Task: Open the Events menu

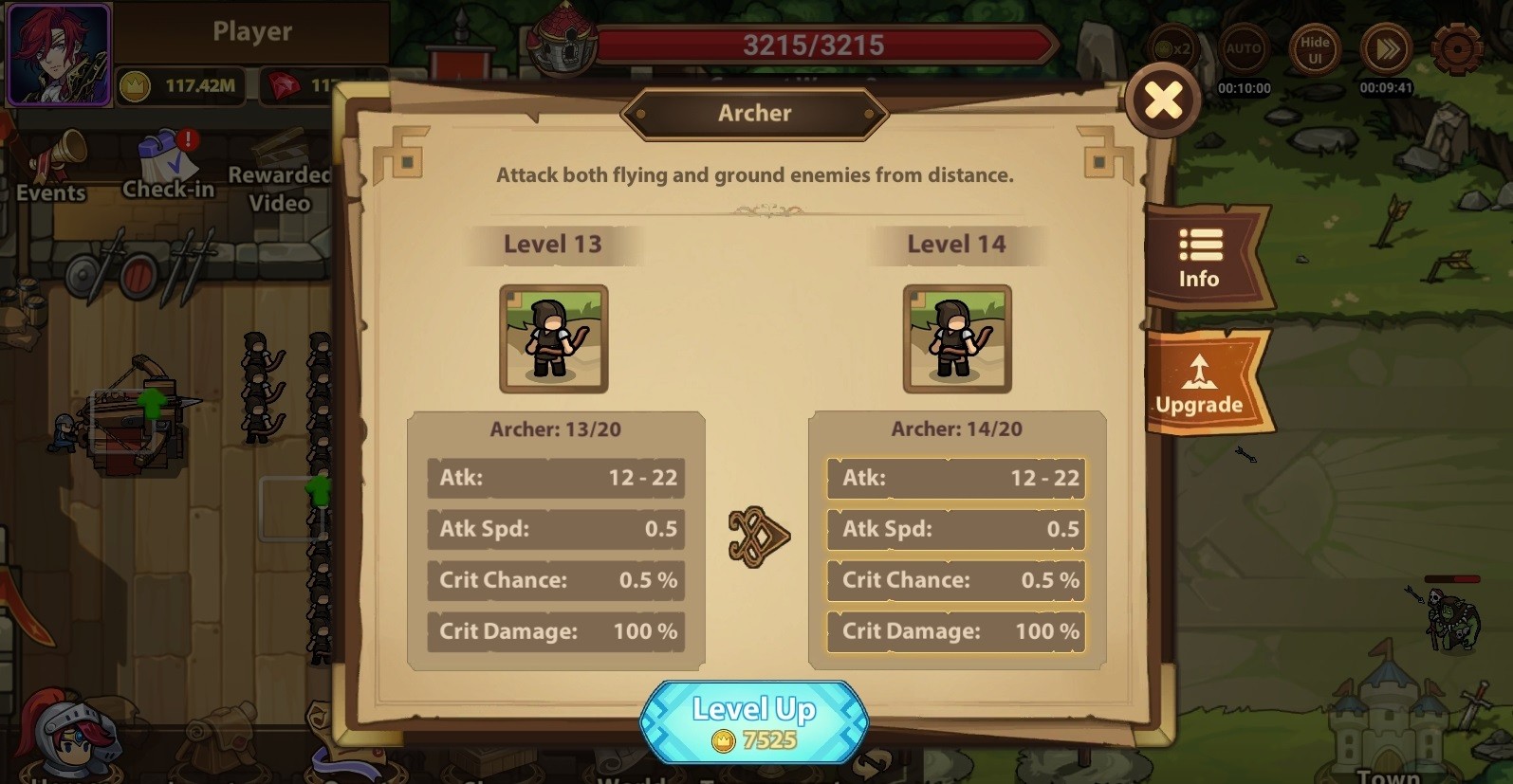Action: coord(49,171)
